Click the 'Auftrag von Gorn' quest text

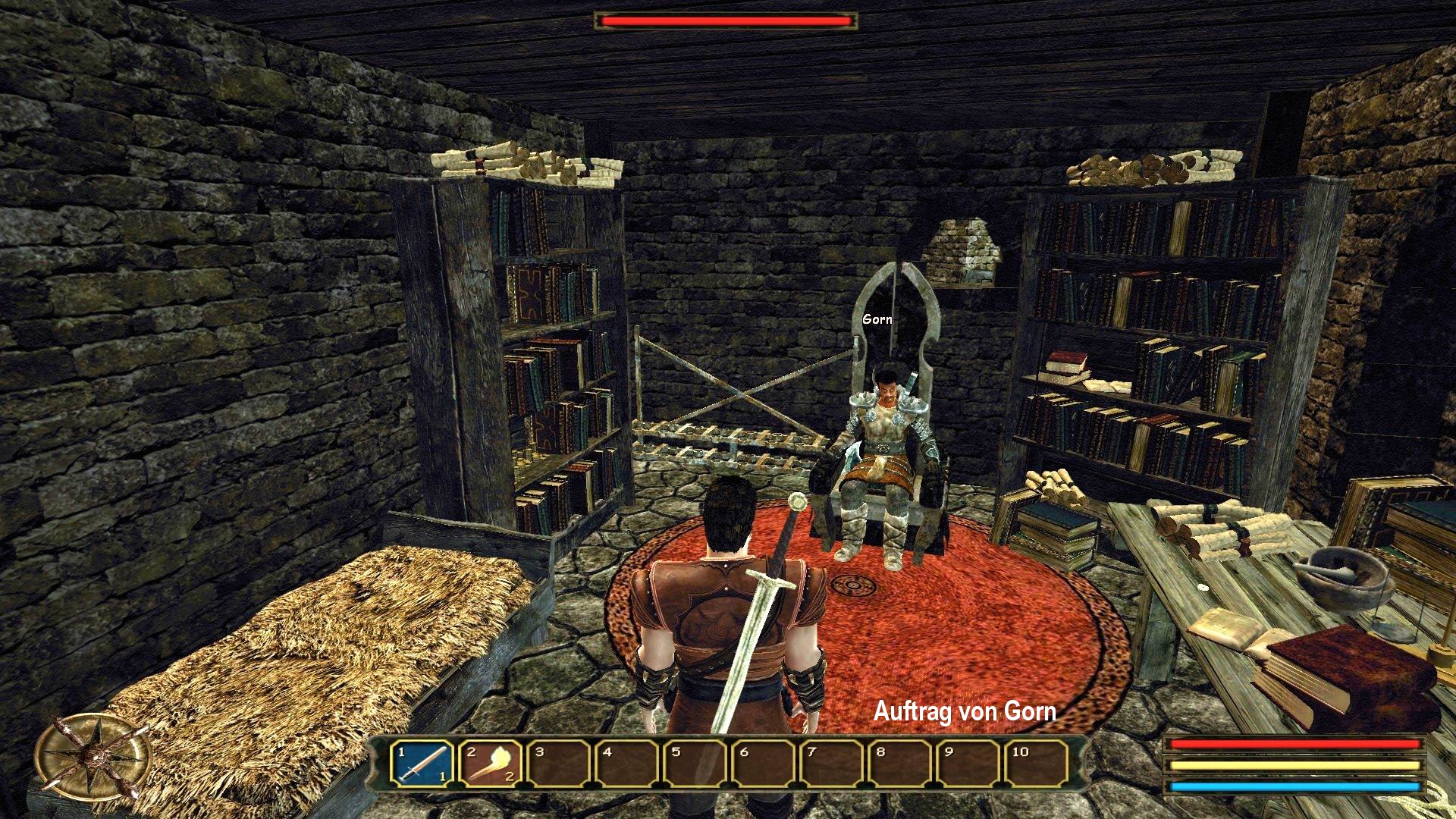(965, 713)
